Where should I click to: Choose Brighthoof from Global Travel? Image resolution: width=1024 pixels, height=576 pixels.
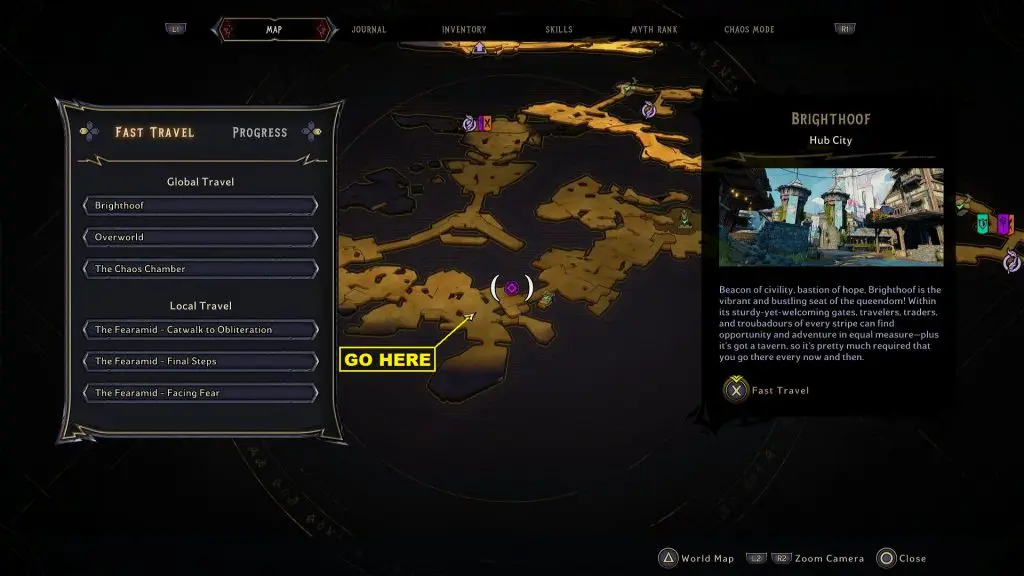201,206
